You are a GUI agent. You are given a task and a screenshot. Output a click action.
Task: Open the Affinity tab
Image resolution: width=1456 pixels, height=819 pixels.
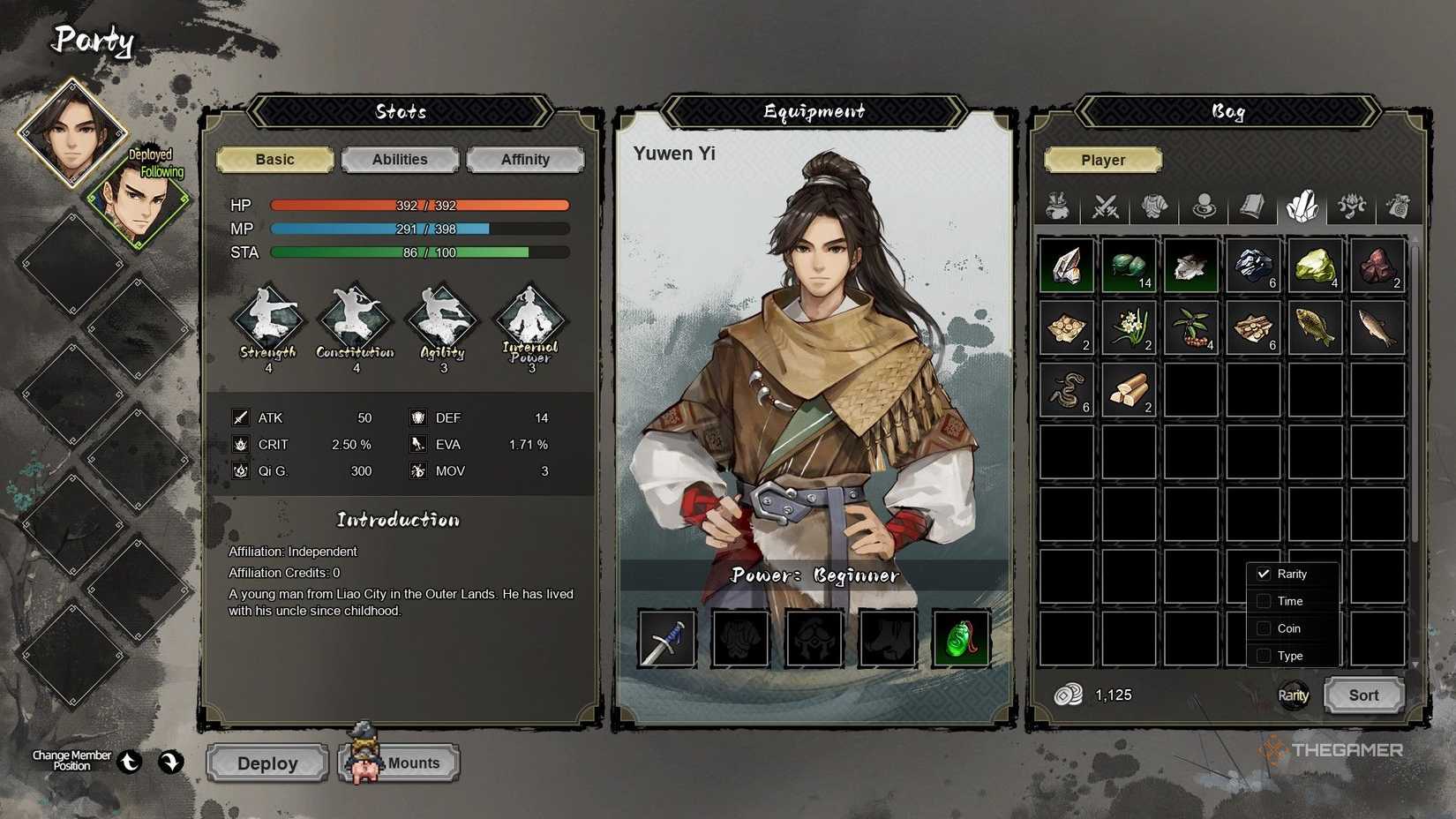[x=526, y=160]
